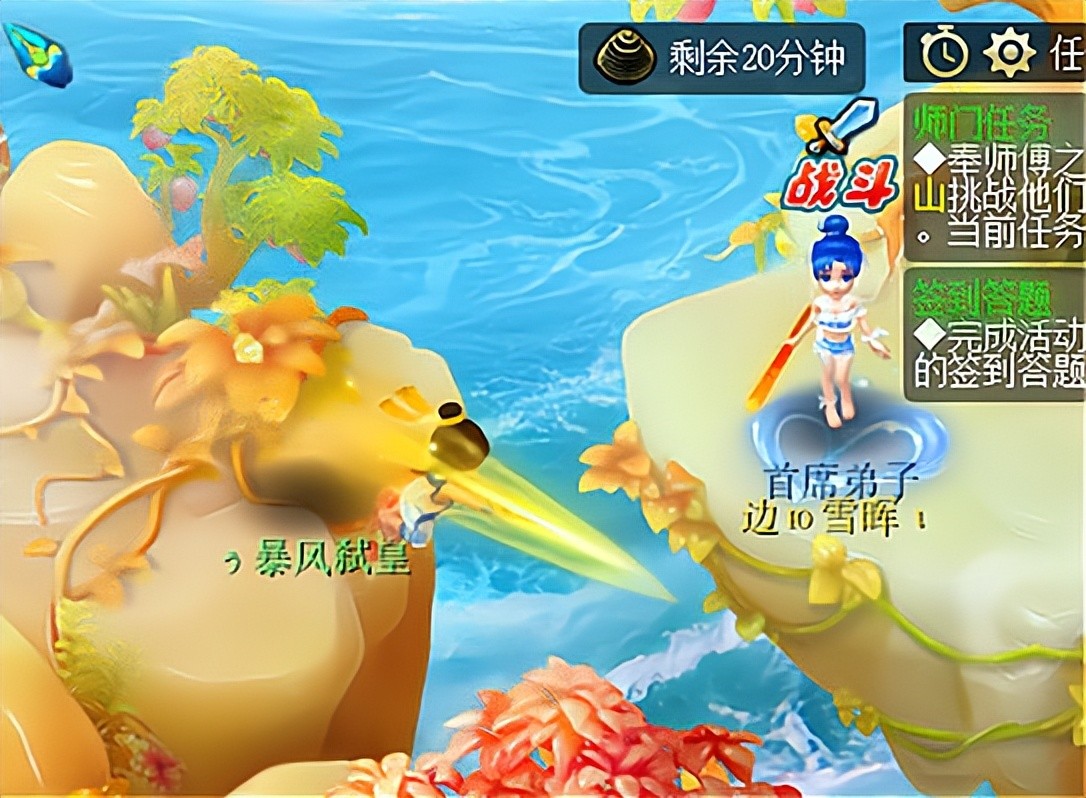Start the fight with the 战斗 sword button
This screenshot has height=798, width=1086.
click(828, 160)
